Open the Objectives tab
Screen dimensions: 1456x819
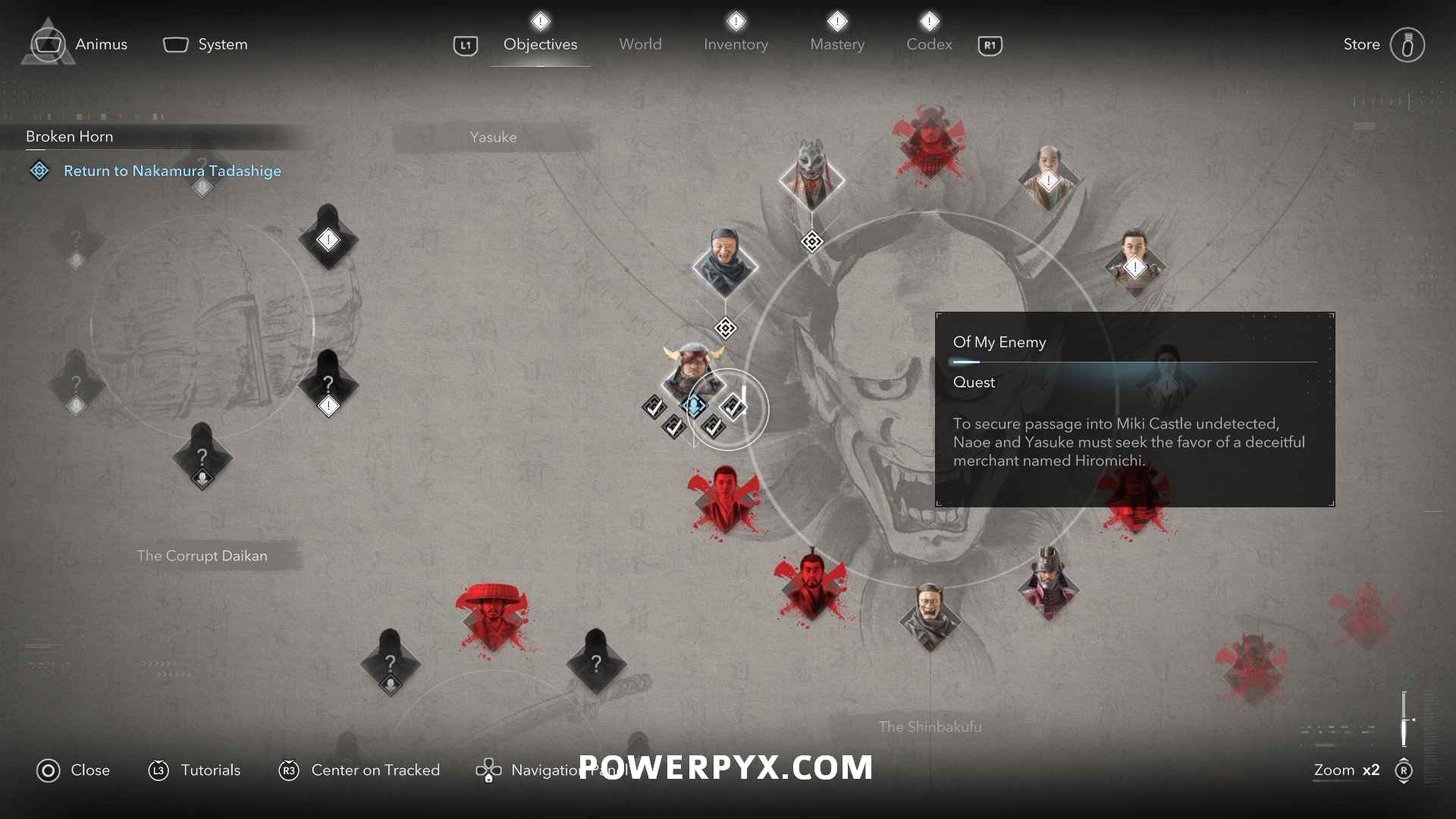[x=540, y=44]
